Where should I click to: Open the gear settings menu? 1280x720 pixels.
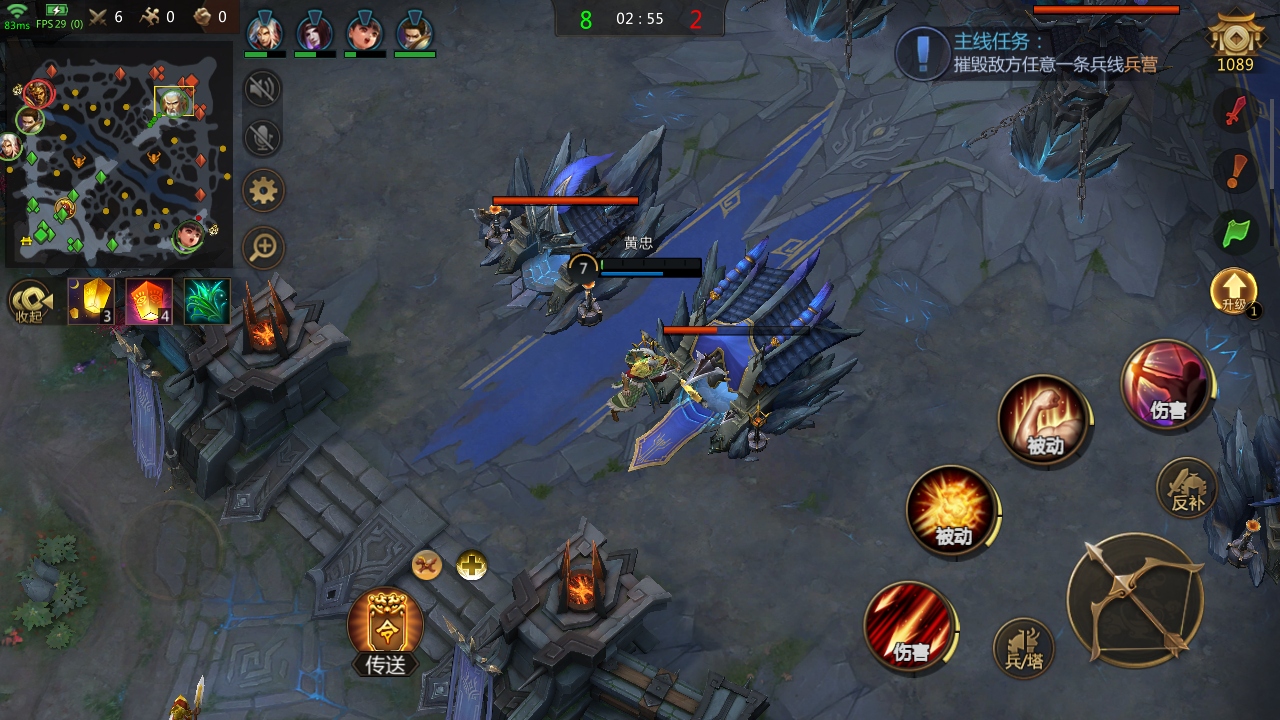[x=264, y=190]
